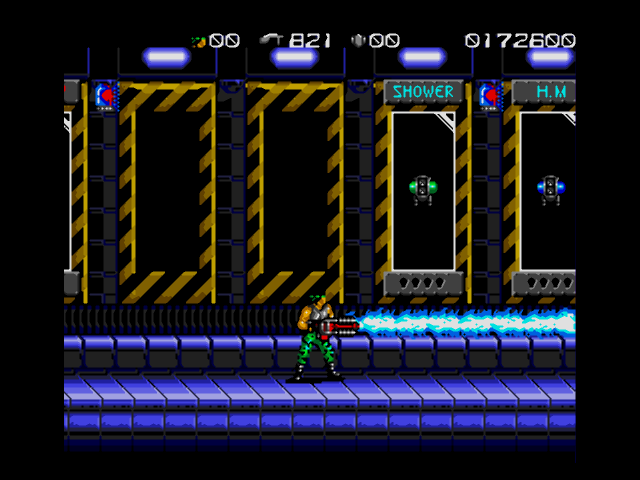Click the orange and green item icon
The height and width of the screenshot is (480, 640).
199,41
